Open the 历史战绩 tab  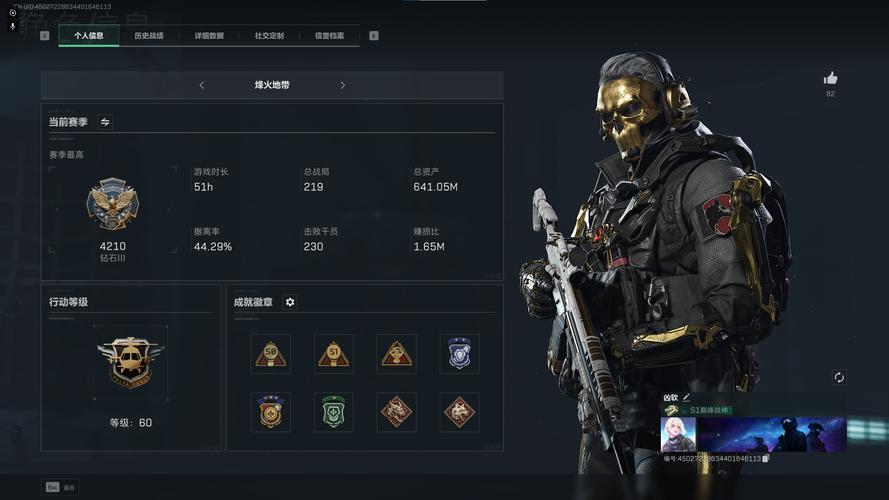click(x=149, y=36)
